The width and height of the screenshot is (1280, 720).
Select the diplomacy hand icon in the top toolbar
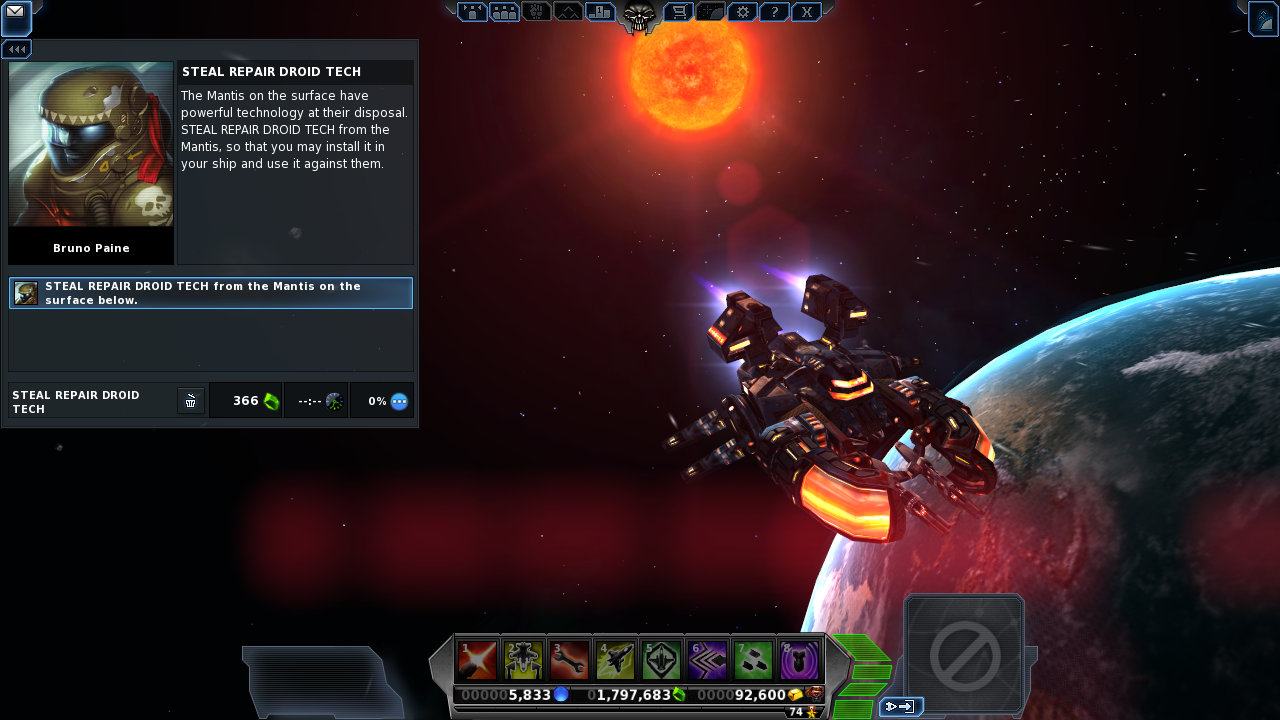pos(537,12)
